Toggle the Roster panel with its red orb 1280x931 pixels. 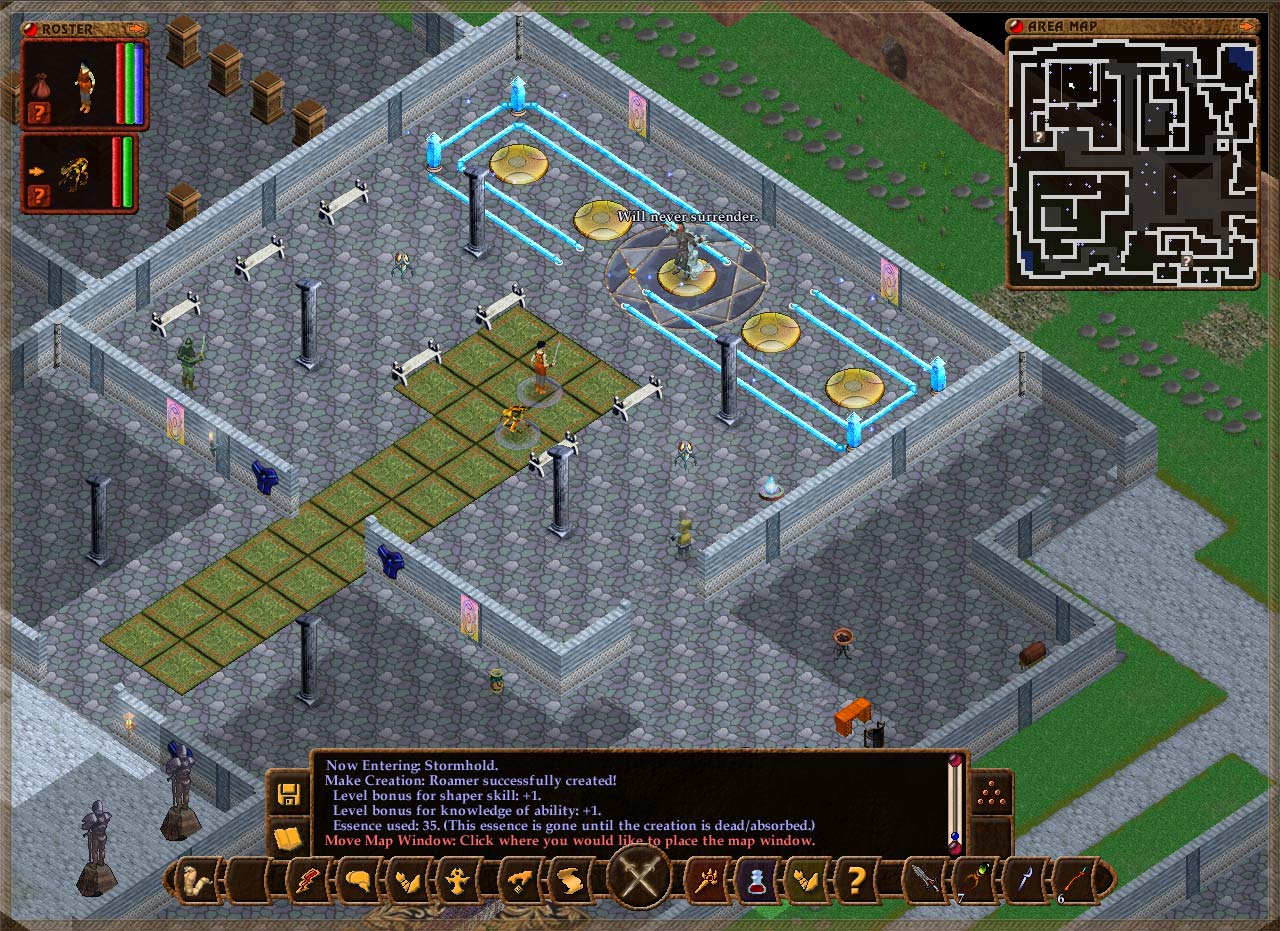click(29, 29)
